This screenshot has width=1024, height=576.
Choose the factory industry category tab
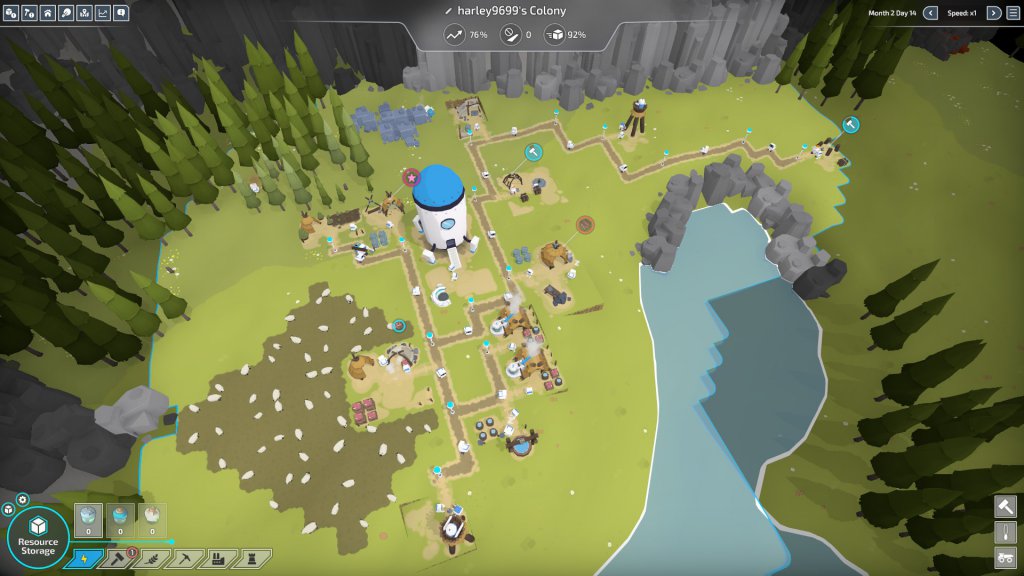tap(220, 558)
